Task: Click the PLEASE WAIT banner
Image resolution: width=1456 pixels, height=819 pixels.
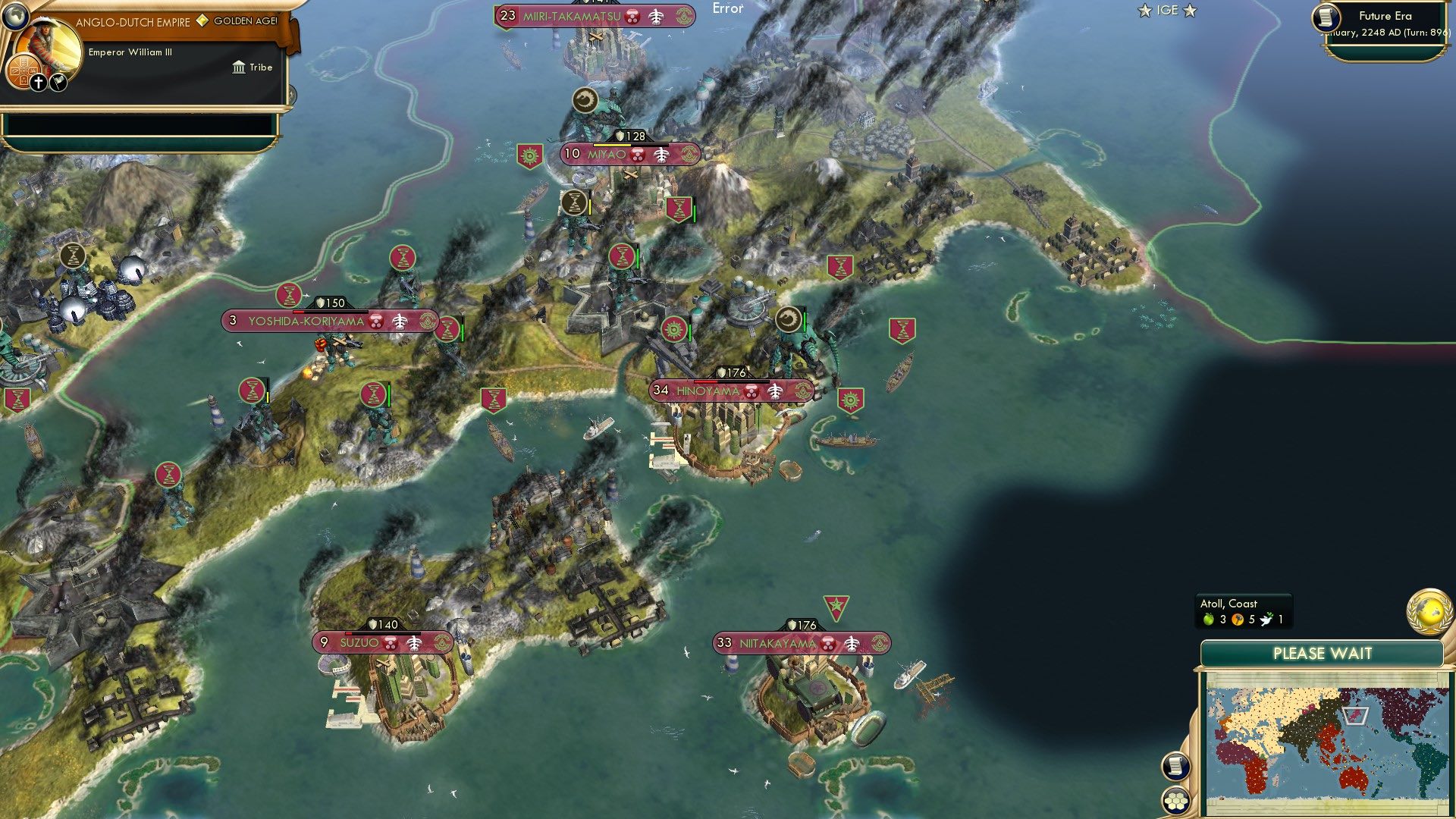Action: click(x=1323, y=653)
